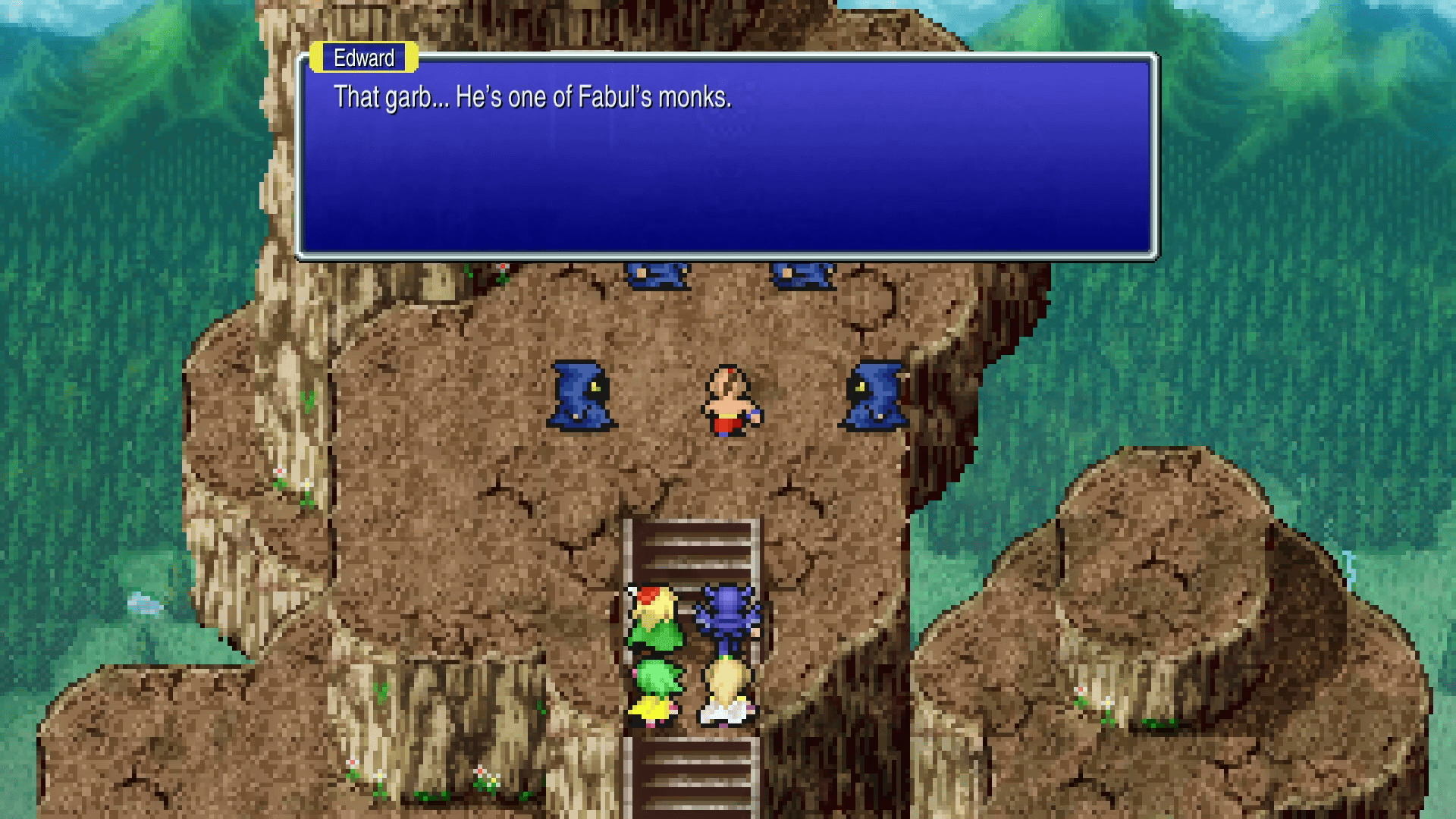This screenshot has height=819, width=1456.
Task: Click the dialogue text about Fabul's monks
Action: pos(531,97)
